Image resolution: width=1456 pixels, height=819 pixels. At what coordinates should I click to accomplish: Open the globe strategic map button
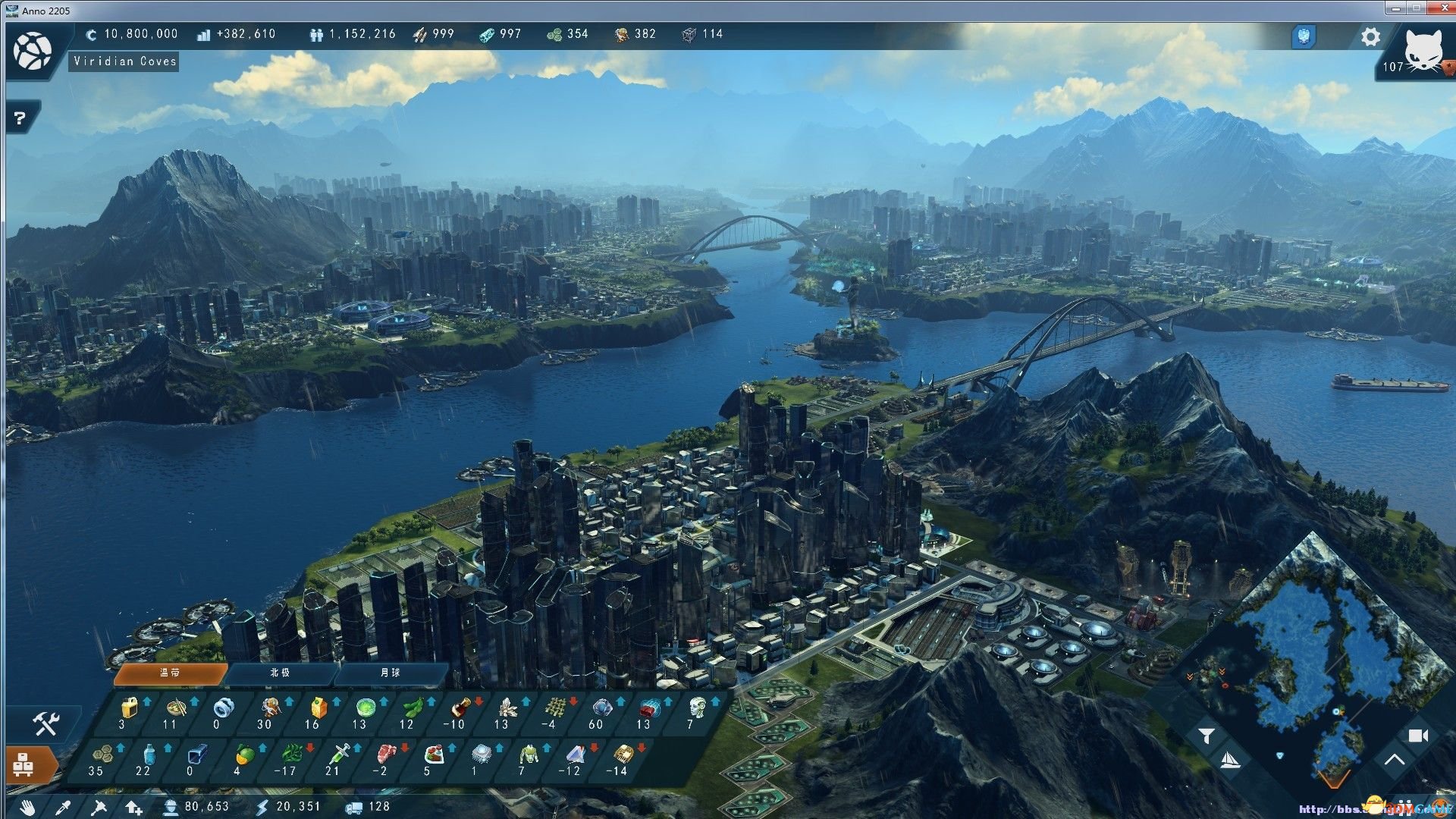pos(33,52)
